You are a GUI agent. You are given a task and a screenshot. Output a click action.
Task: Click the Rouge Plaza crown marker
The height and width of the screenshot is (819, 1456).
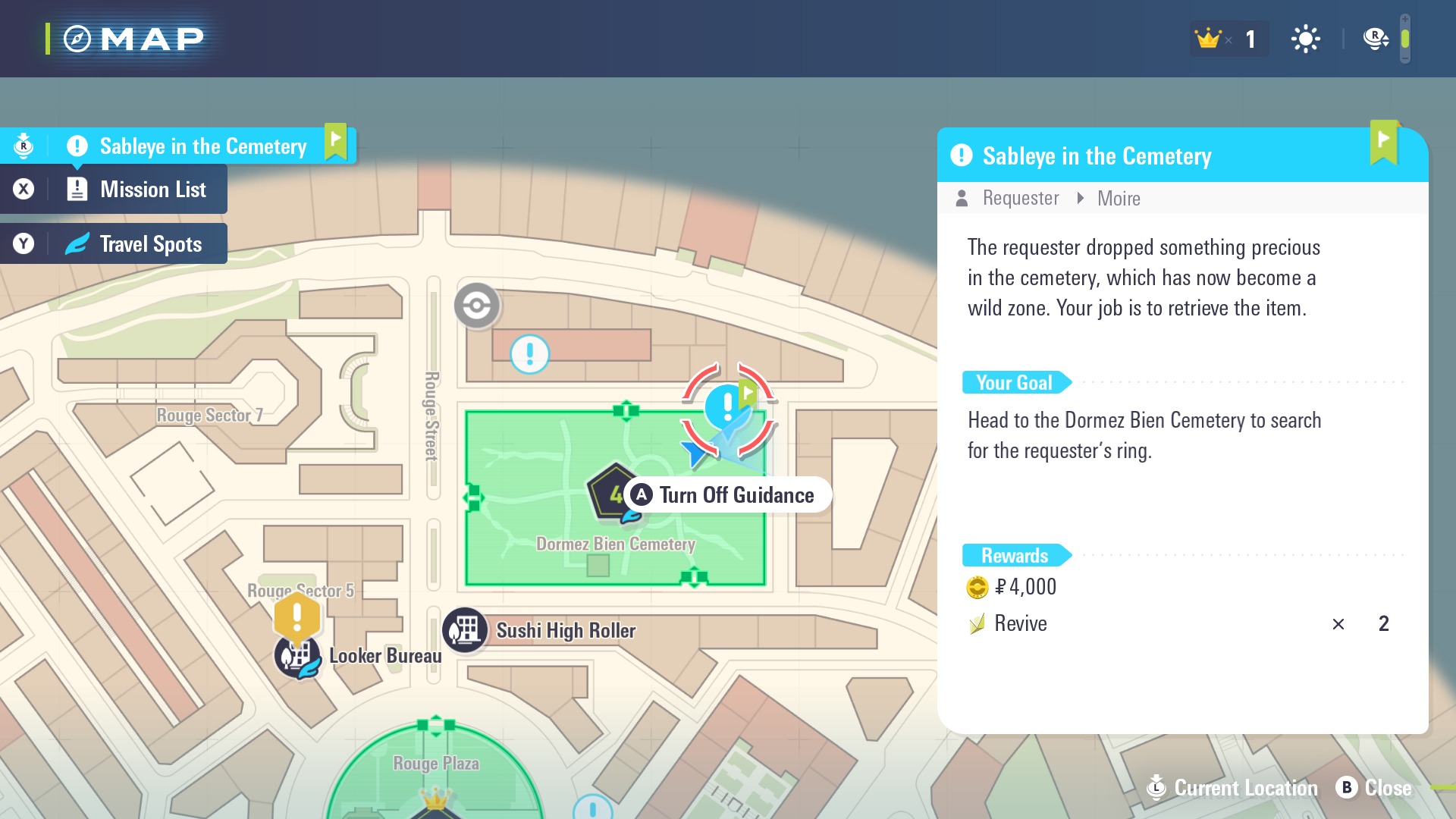pos(436,799)
